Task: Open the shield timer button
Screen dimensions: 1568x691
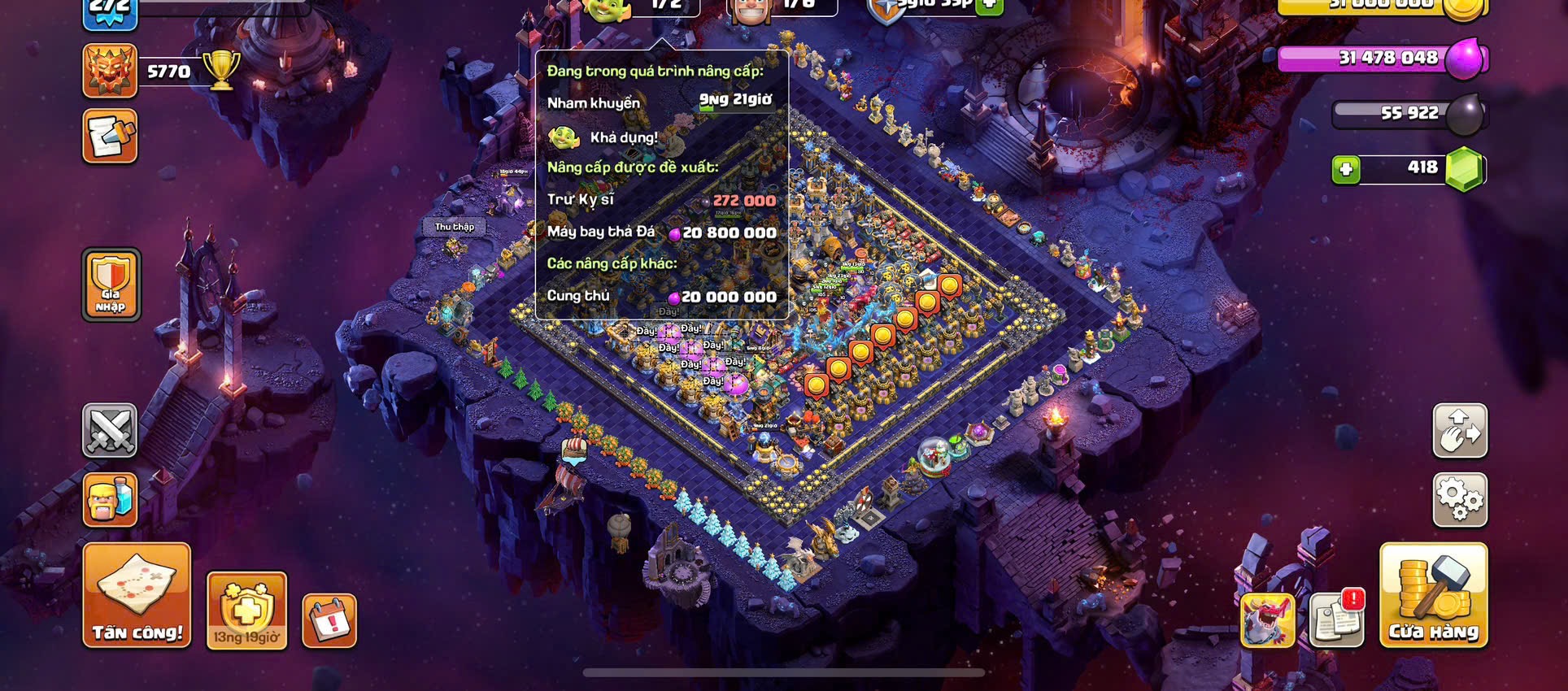Action: point(246,610)
